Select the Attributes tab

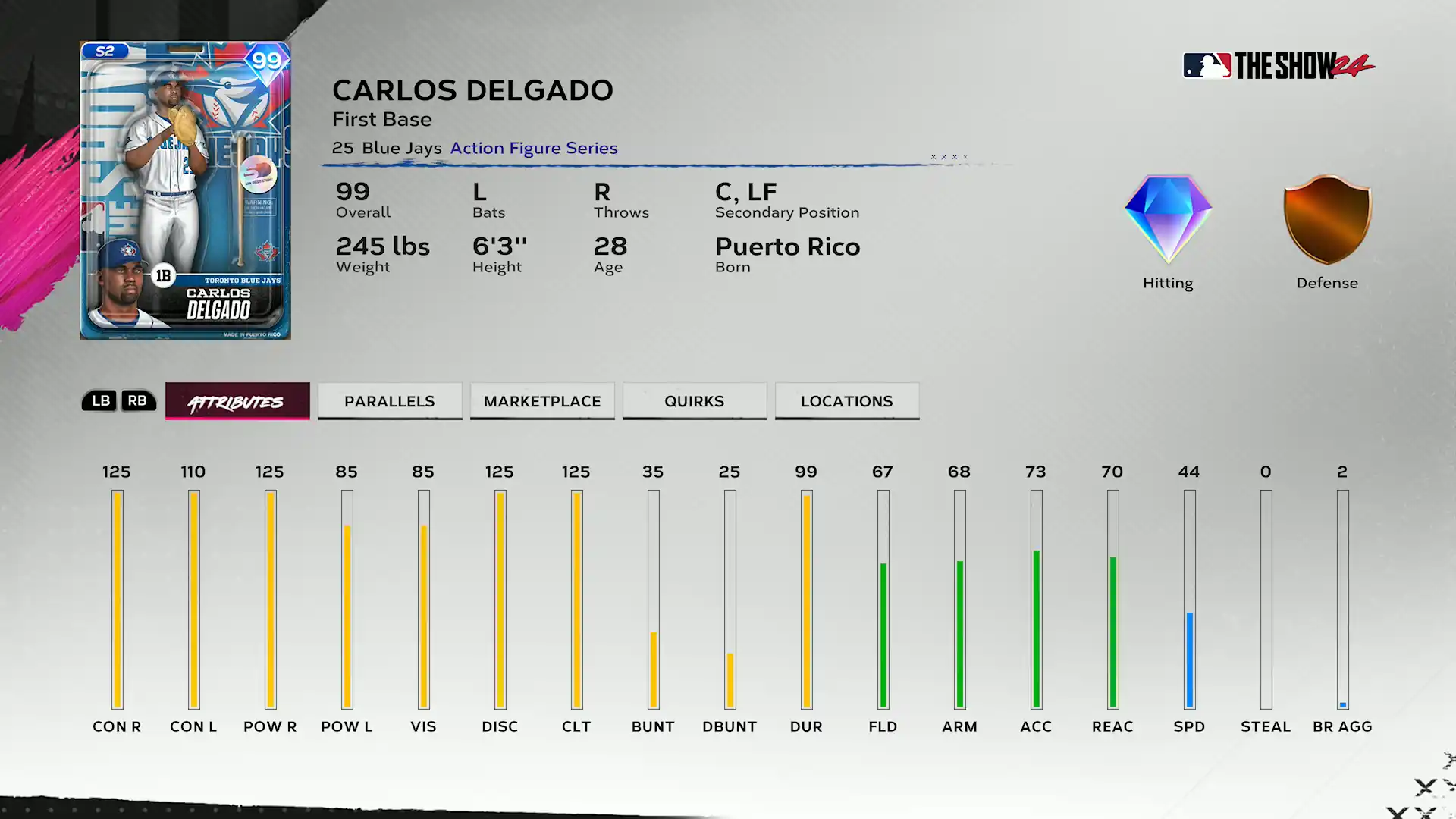tap(237, 401)
